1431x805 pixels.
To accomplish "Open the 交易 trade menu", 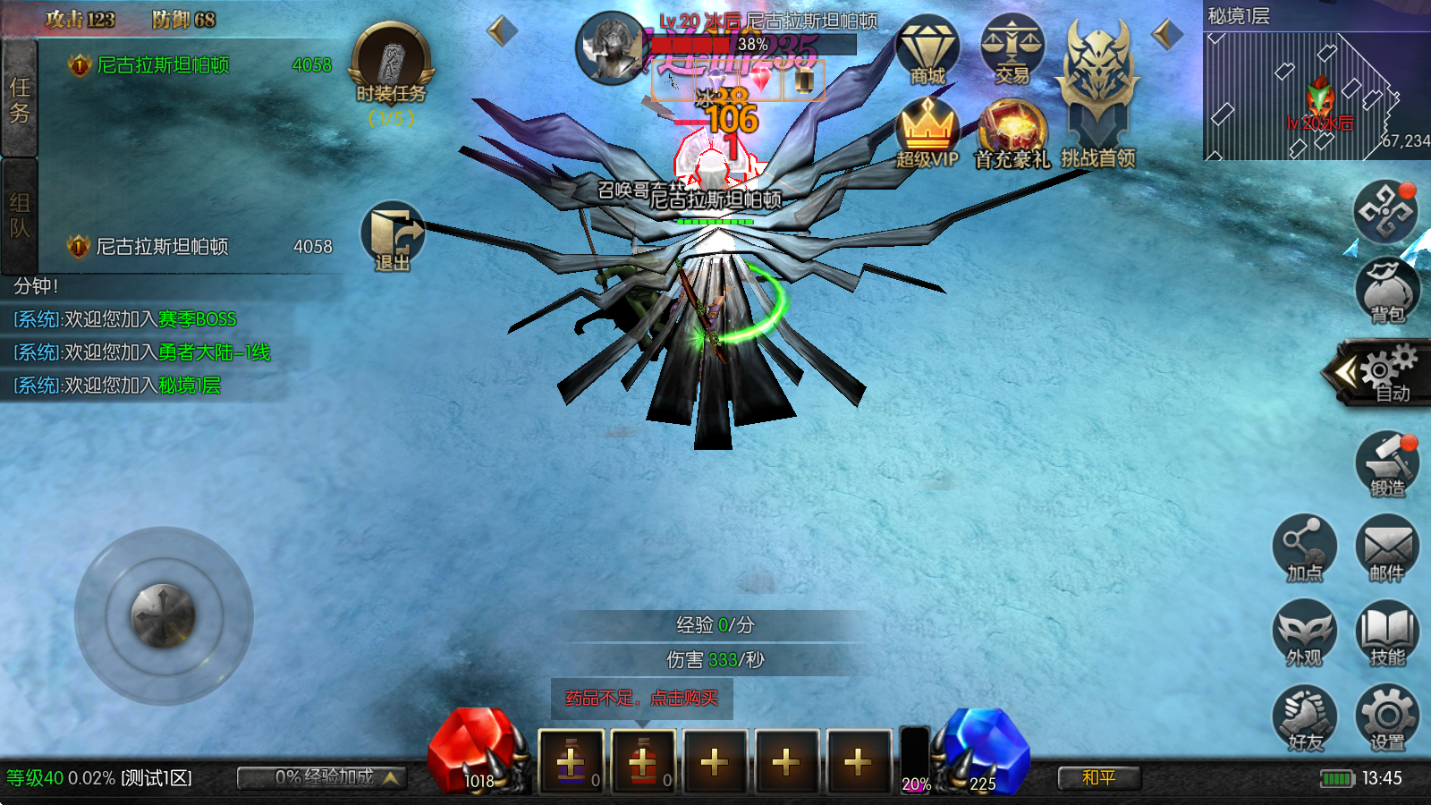I will pyautogui.click(x=1012, y=50).
